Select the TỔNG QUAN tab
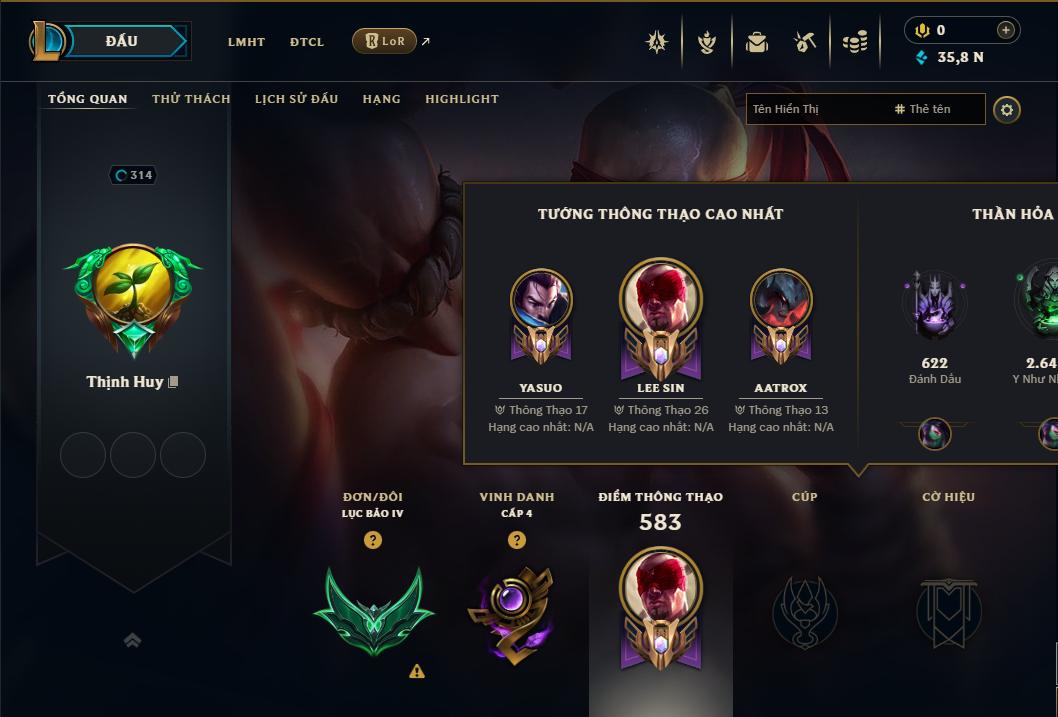Screen dimensions: 1058x717 pyautogui.click(x=88, y=99)
